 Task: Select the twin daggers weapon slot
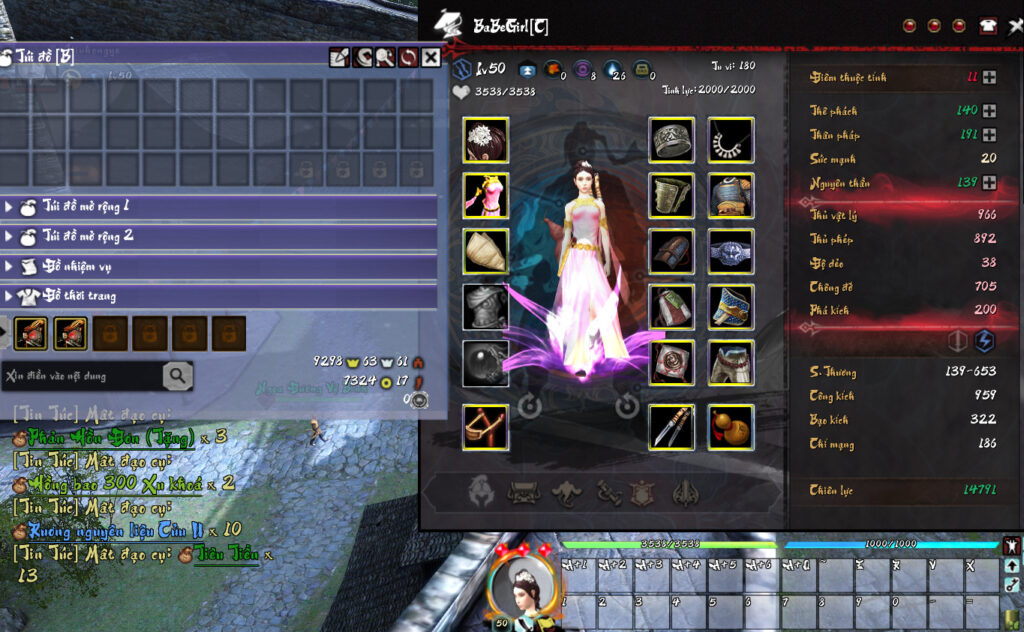[672, 427]
